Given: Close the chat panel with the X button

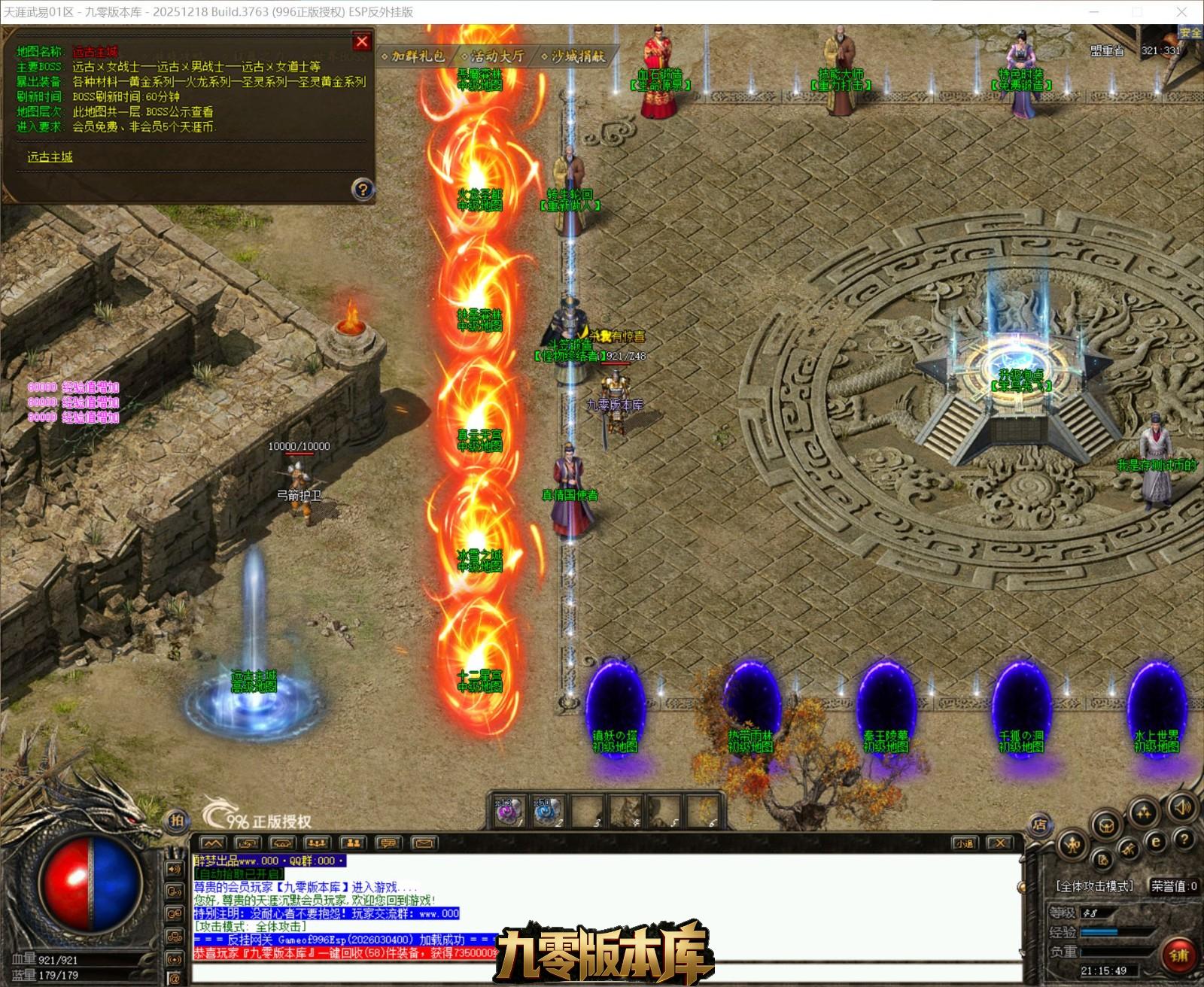Looking at the screenshot, I should click(x=999, y=843).
